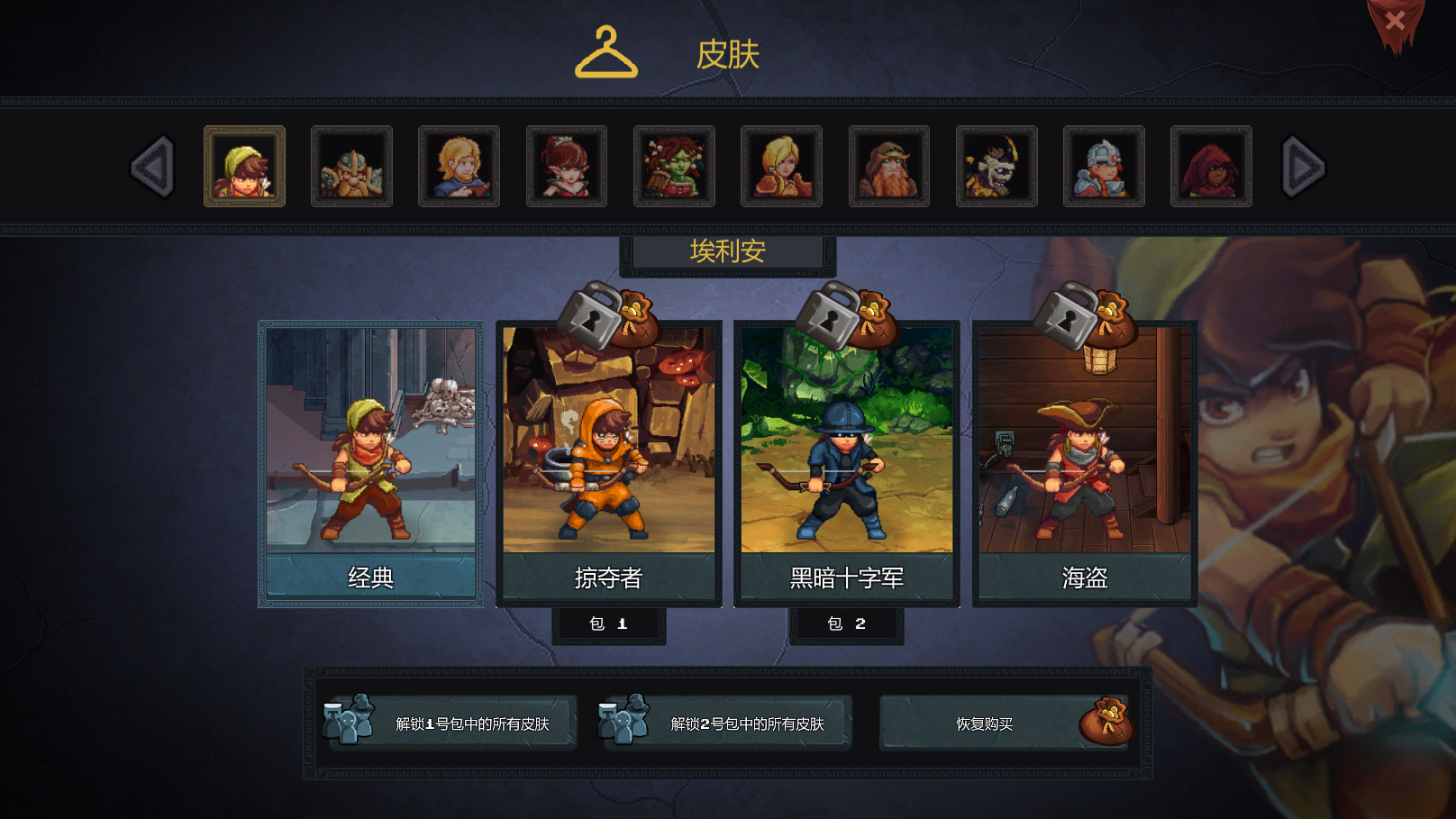Select the horned viking dwarf portrait
The width and height of the screenshot is (1456, 819).
point(351,168)
